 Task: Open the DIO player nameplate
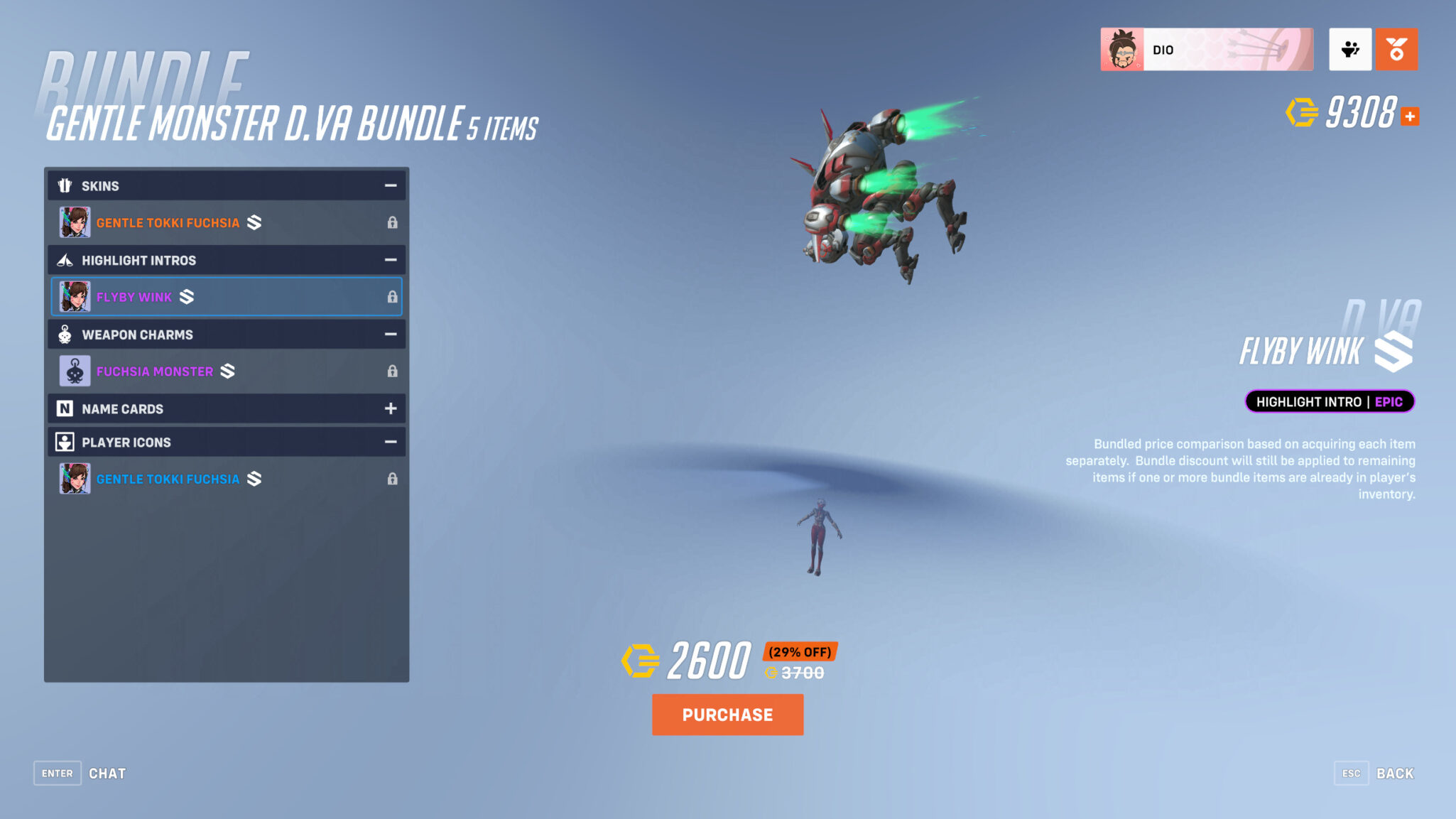(1207, 48)
